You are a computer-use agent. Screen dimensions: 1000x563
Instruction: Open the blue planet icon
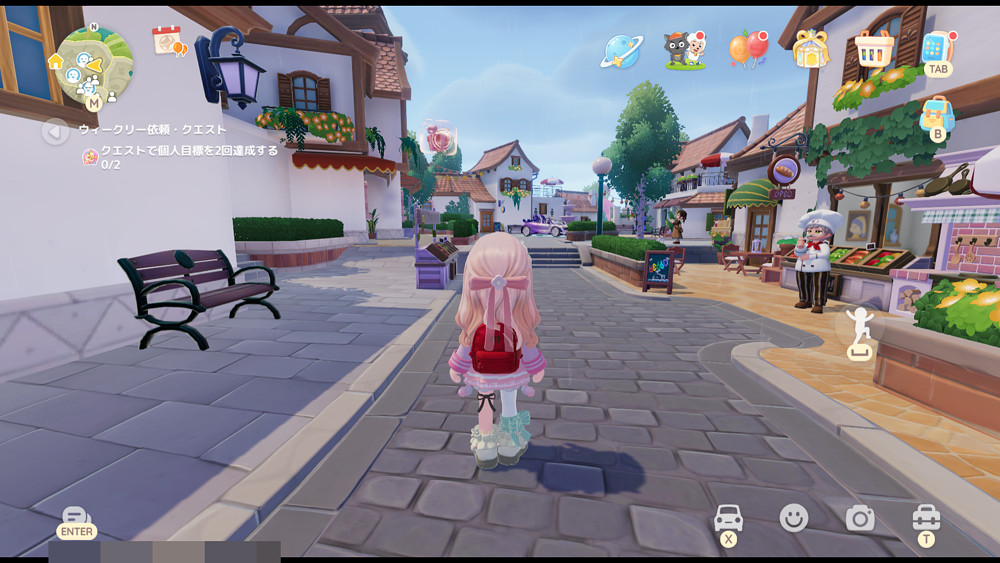pyautogui.click(x=621, y=50)
